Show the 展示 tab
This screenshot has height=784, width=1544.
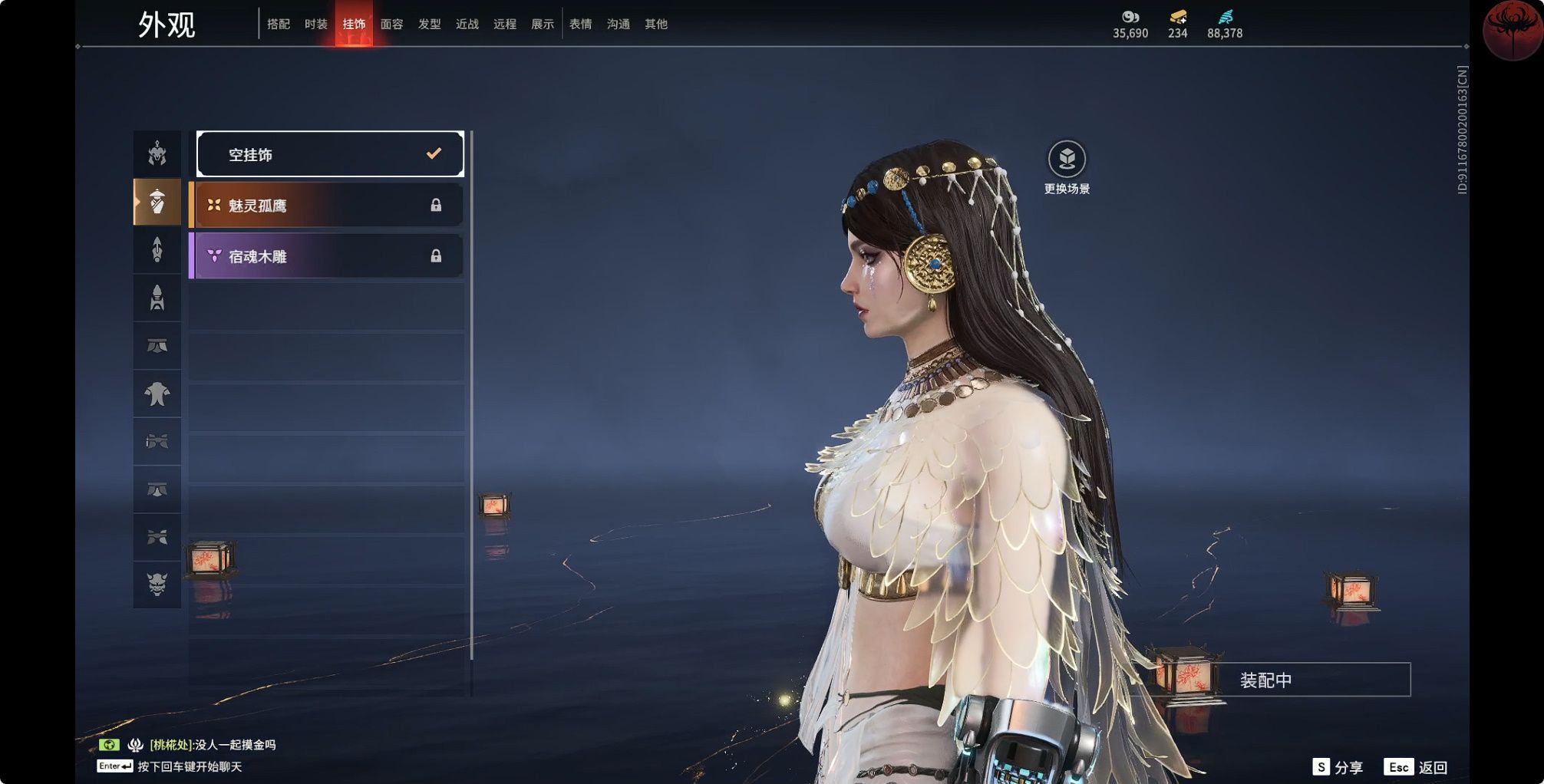[542, 25]
